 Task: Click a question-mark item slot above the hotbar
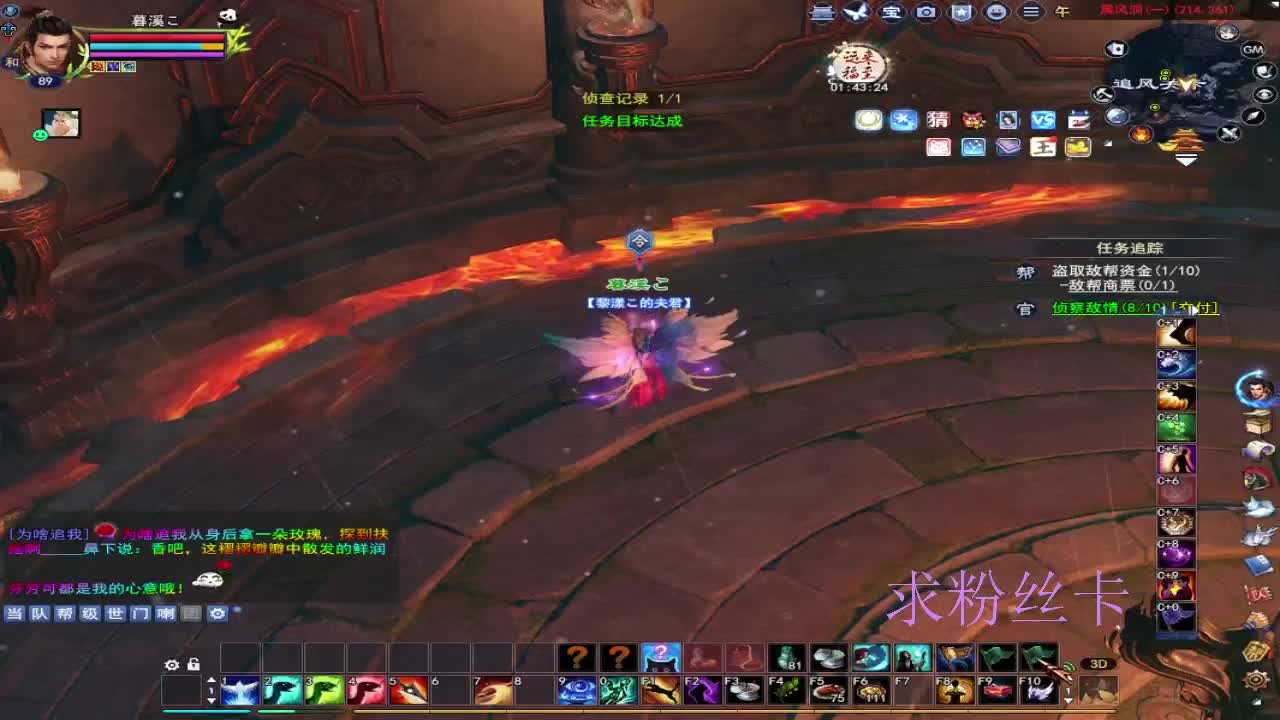click(578, 658)
